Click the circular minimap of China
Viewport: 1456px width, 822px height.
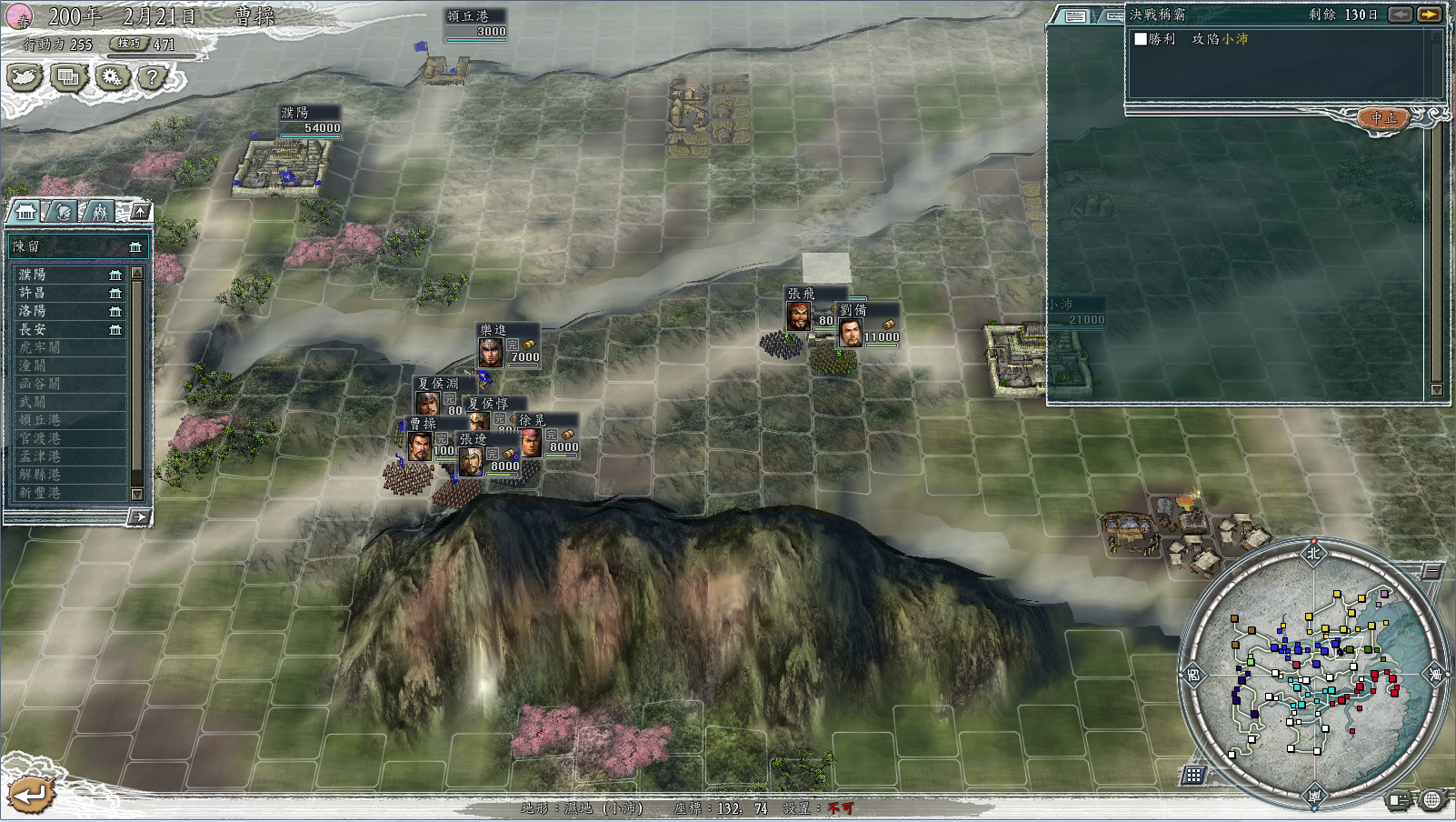[1312, 673]
